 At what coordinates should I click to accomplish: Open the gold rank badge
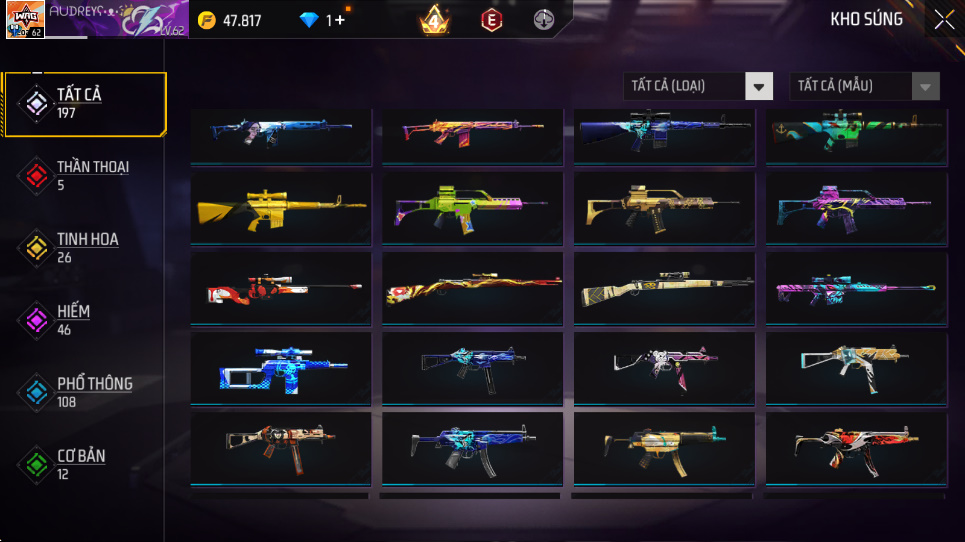(435, 20)
